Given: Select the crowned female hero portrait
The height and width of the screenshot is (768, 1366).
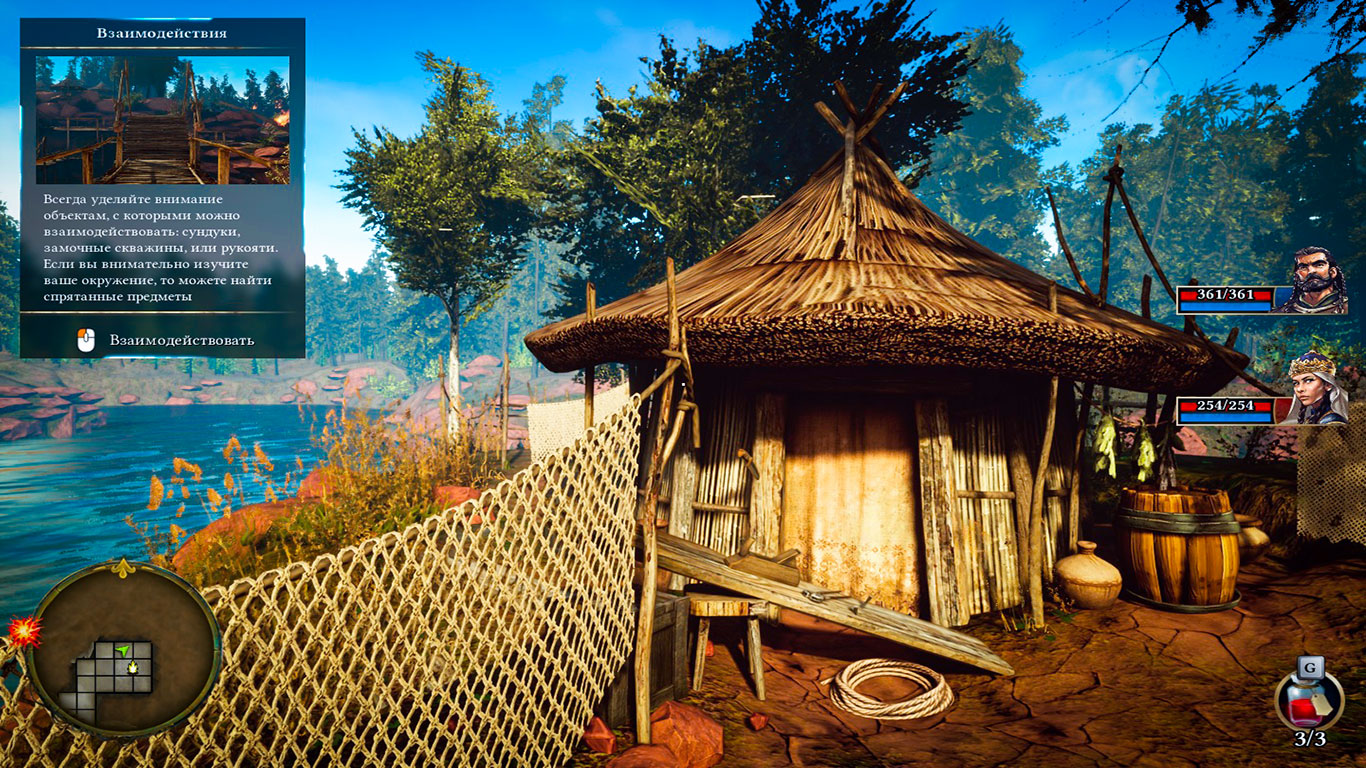Looking at the screenshot, I should click(1316, 388).
